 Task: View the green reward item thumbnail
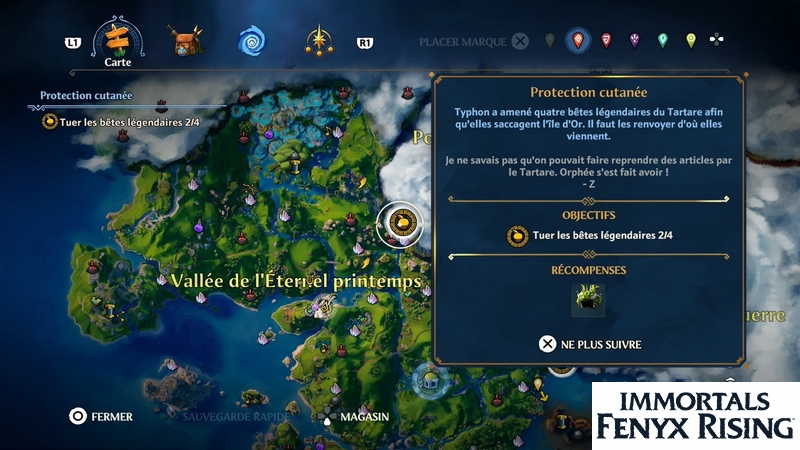[x=588, y=299]
